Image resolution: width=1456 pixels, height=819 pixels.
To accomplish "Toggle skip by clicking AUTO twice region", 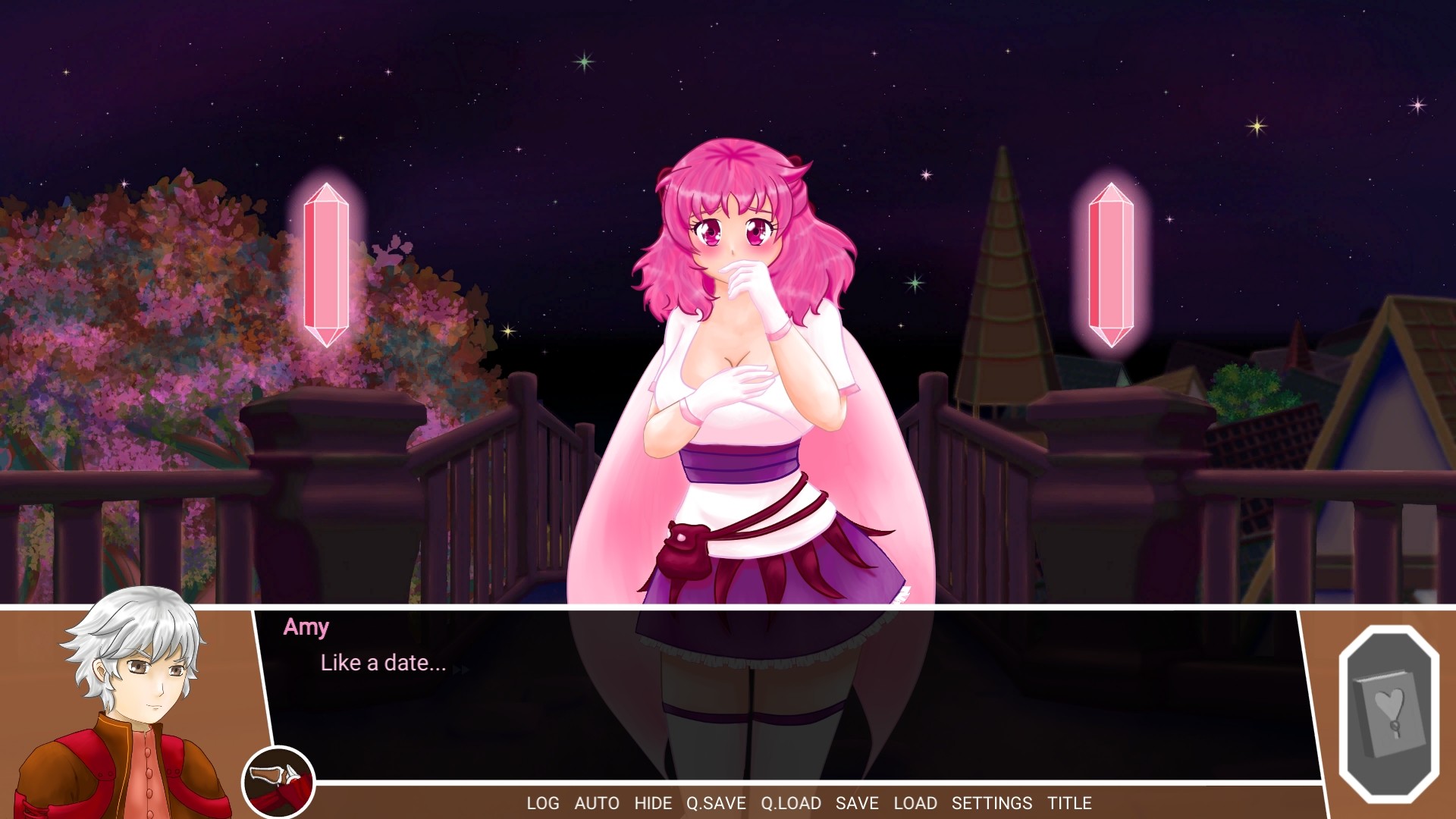I will (x=598, y=803).
